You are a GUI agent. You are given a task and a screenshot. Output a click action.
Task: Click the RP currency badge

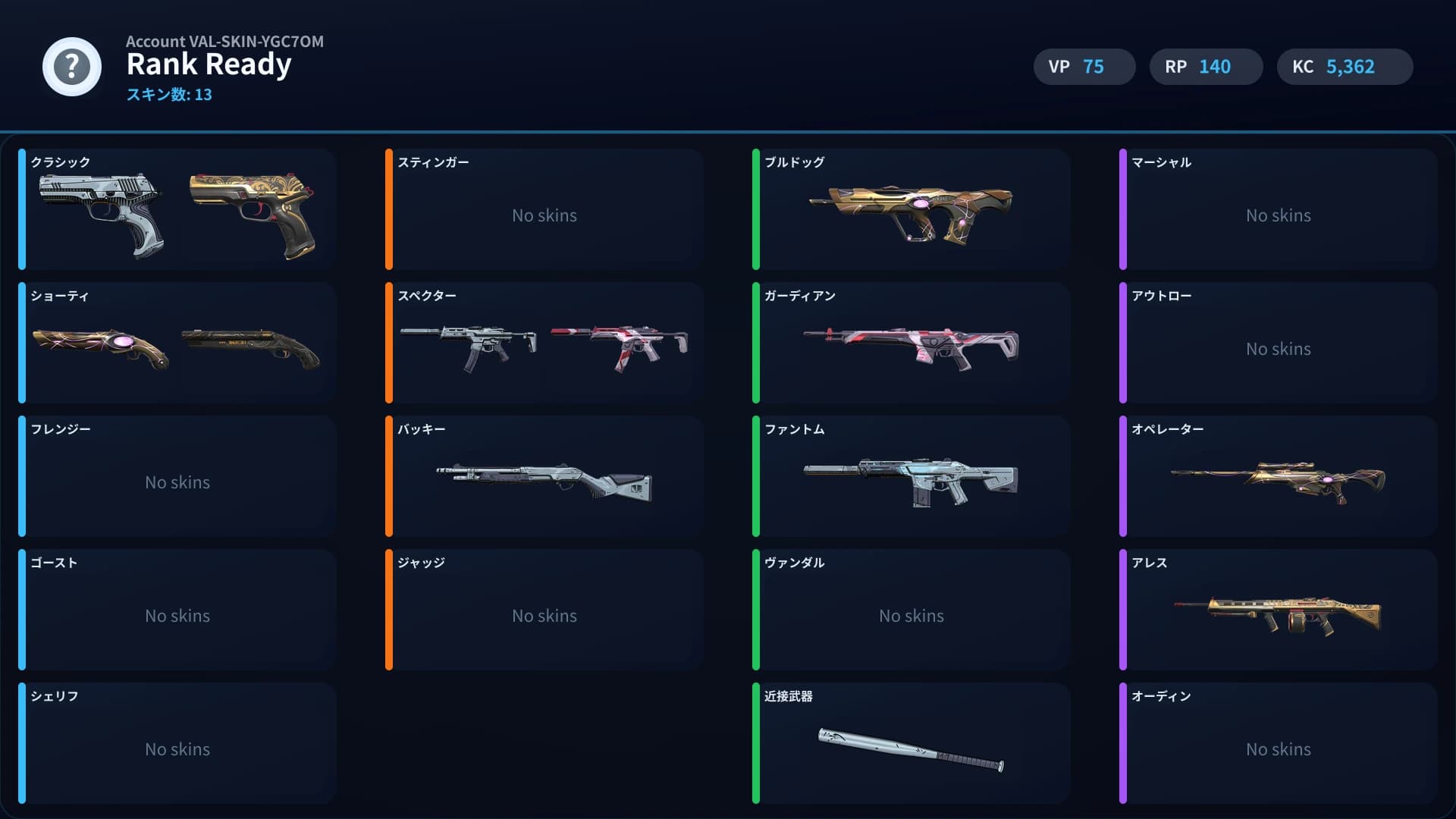pos(1206,67)
